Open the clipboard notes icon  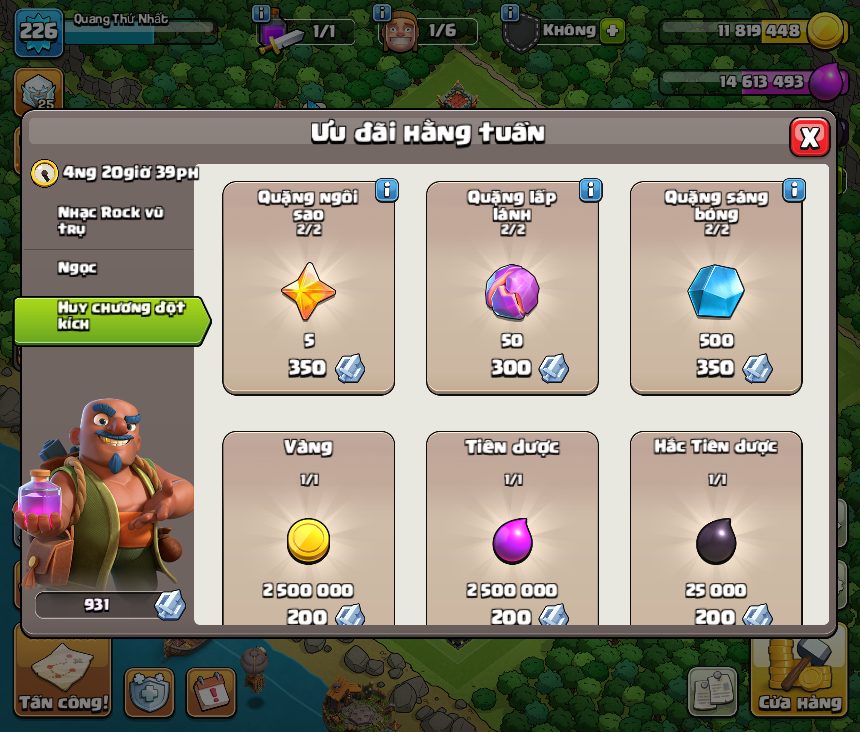click(x=713, y=690)
